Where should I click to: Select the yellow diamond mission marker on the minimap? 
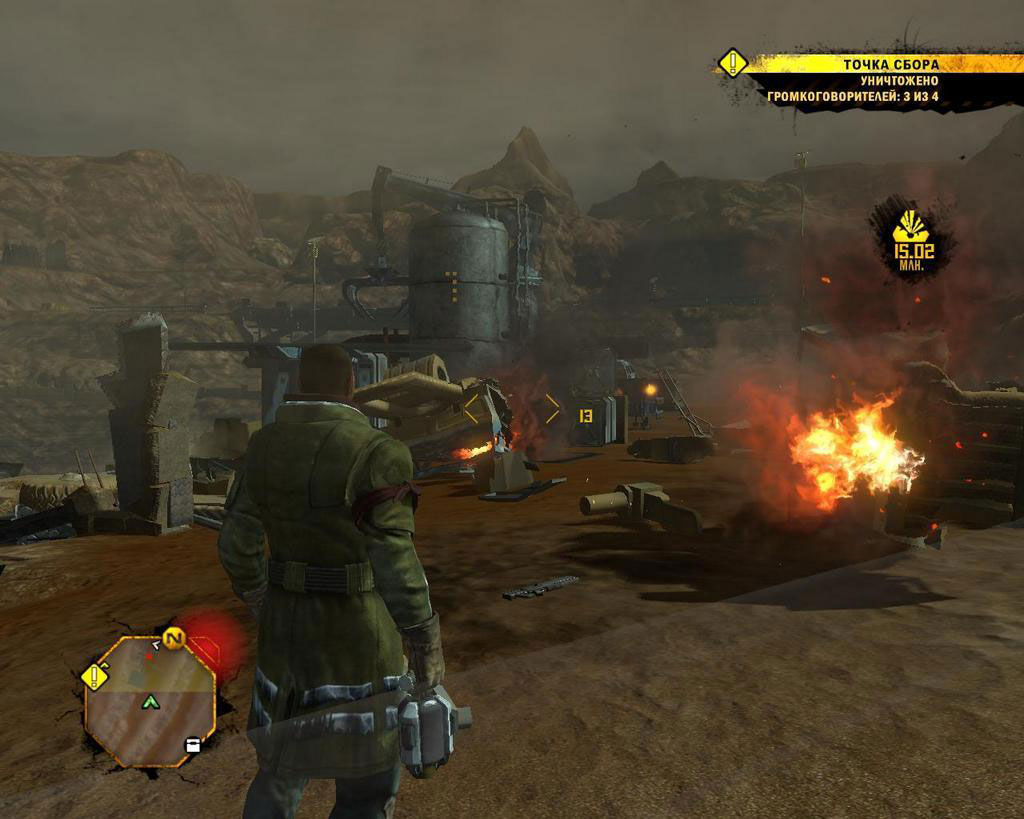95,676
